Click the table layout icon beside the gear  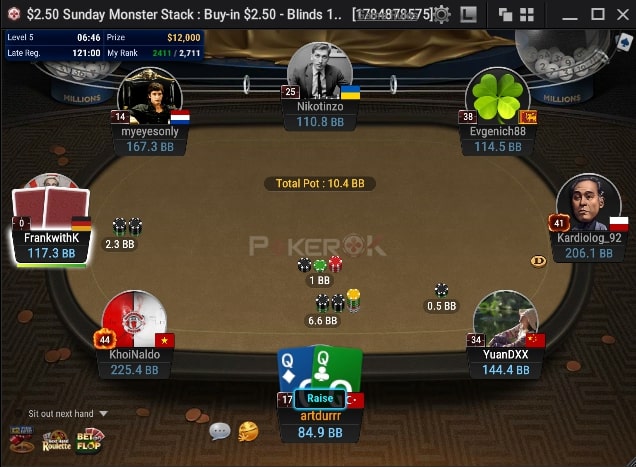[468, 15]
